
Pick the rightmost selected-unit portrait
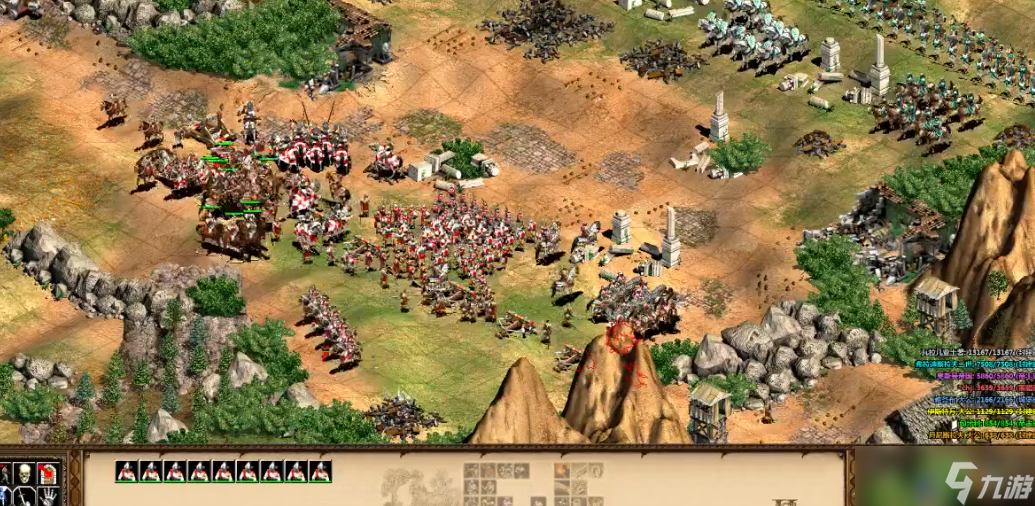tap(320, 472)
